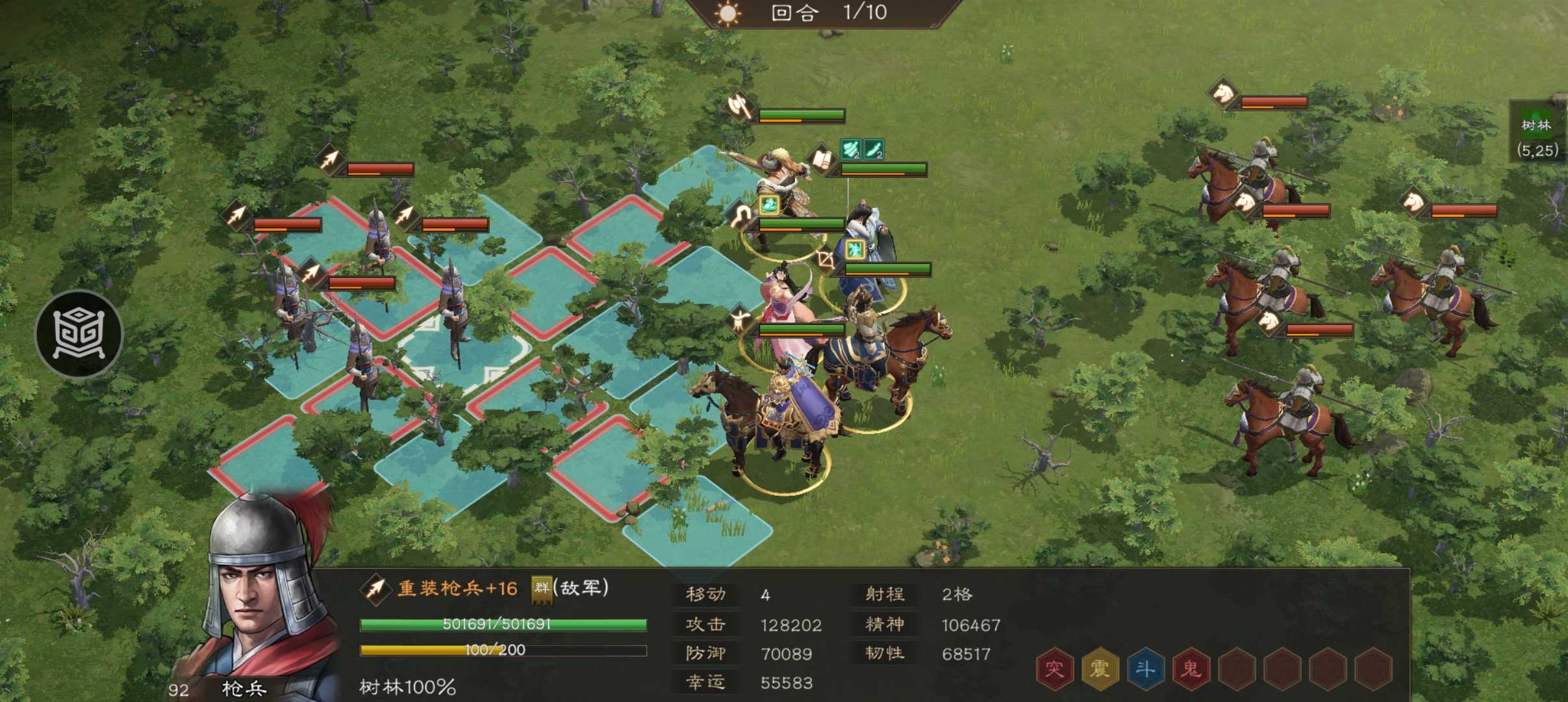Click the sun icon in the turn banner
This screenshot has width=1568, height=702.
pyautogui.click(x=729, y=14)
